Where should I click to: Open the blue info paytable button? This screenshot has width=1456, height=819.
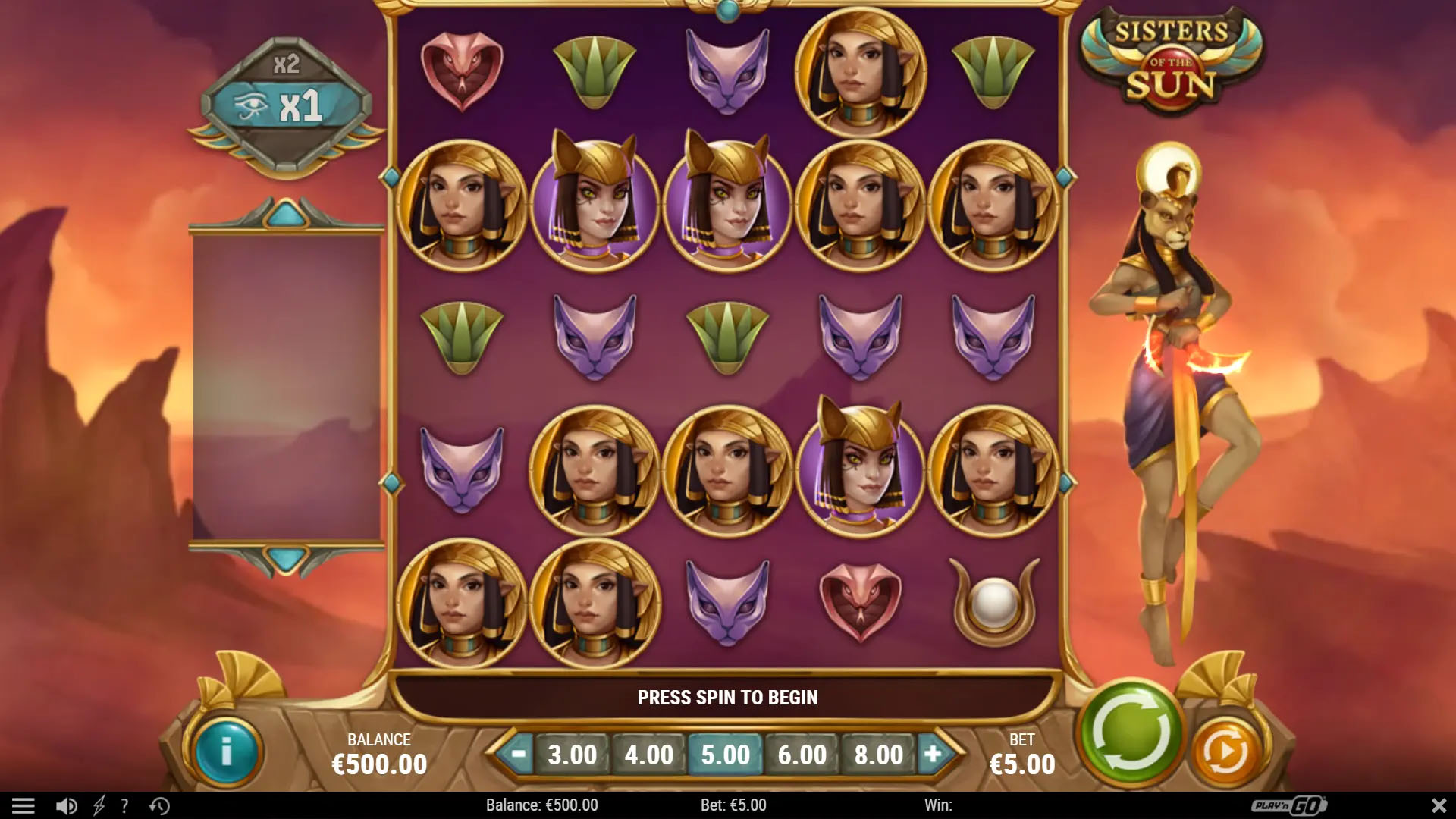[x=225, y=752]
